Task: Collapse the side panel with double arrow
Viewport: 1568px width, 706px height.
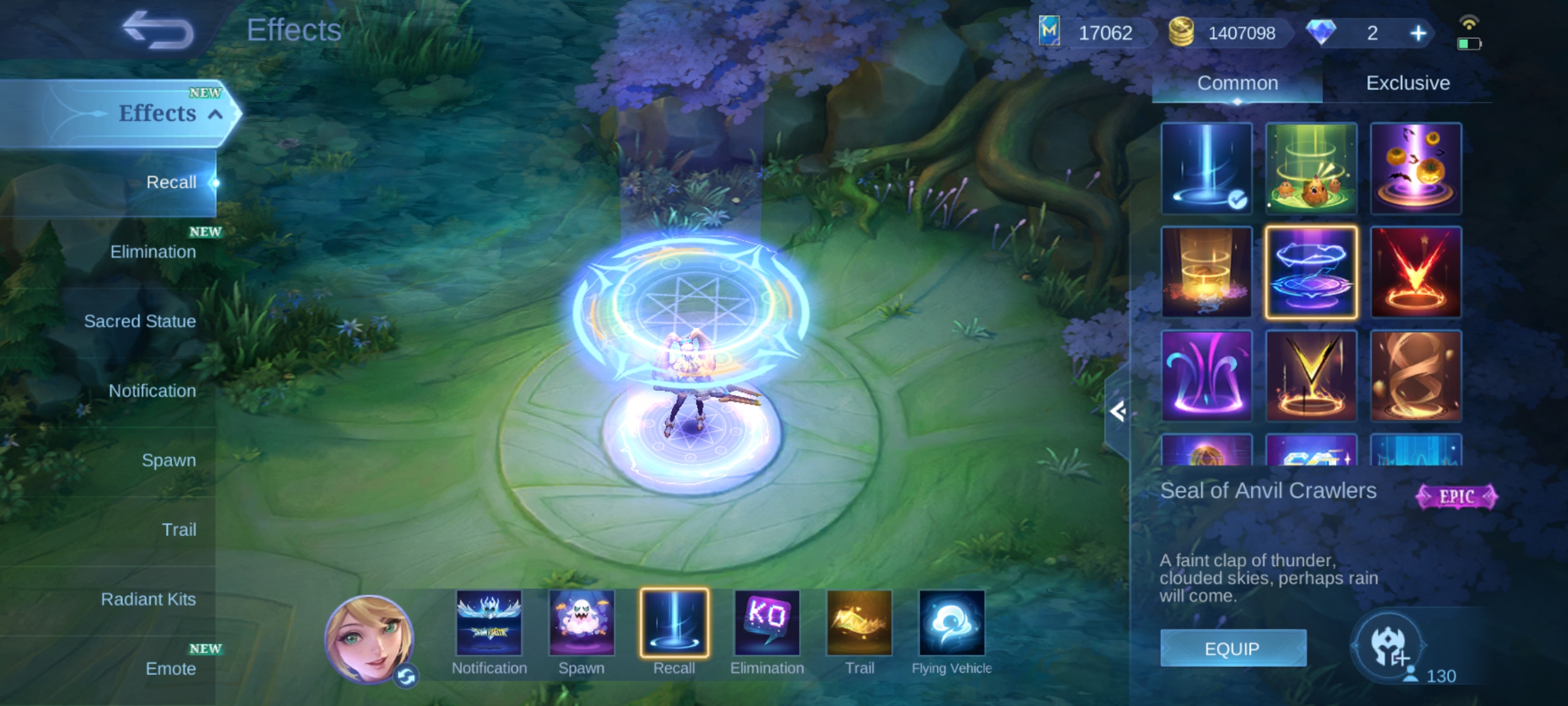Action: (1117, 411)
